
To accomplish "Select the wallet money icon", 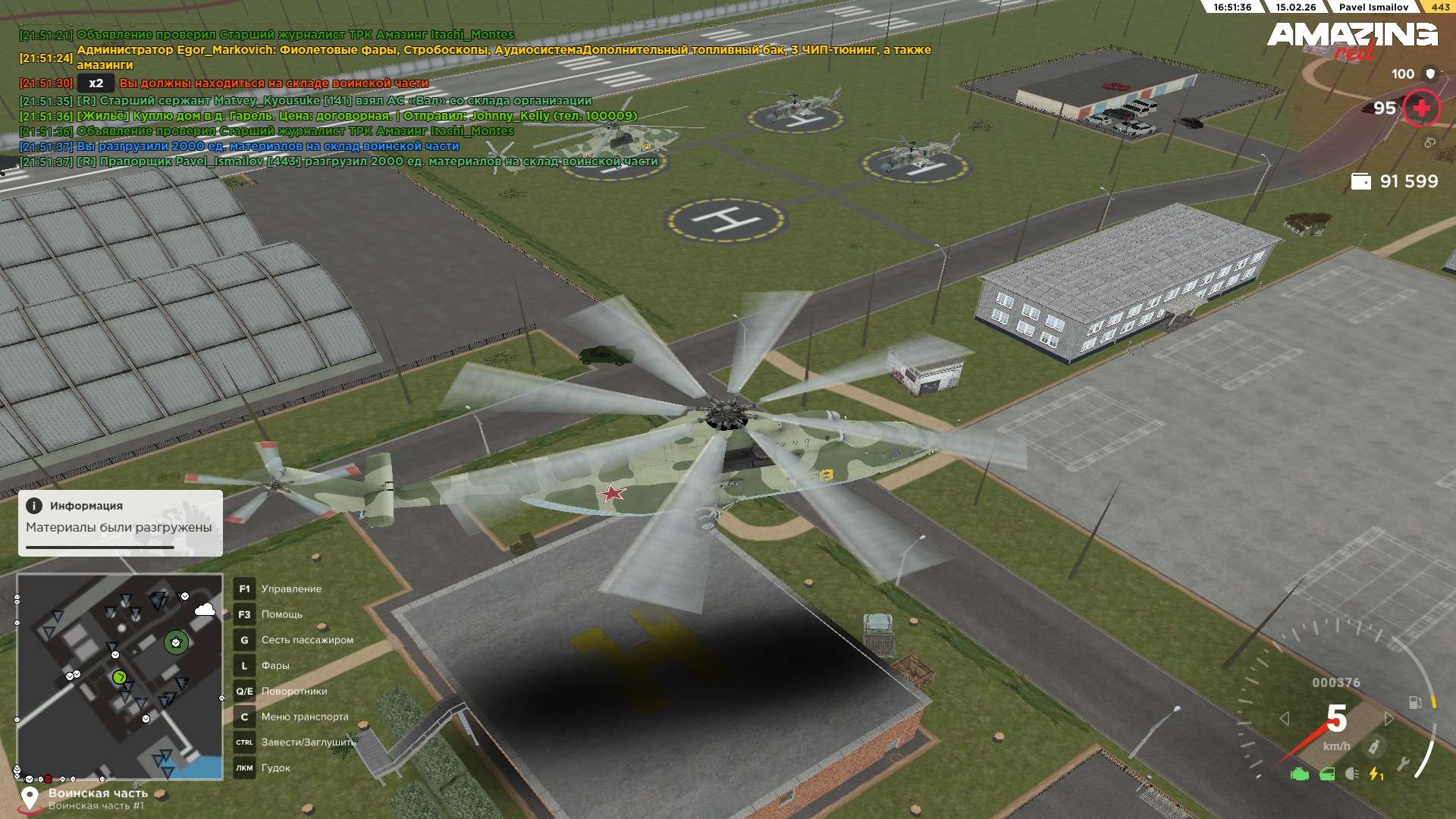I will (1361, 182).
